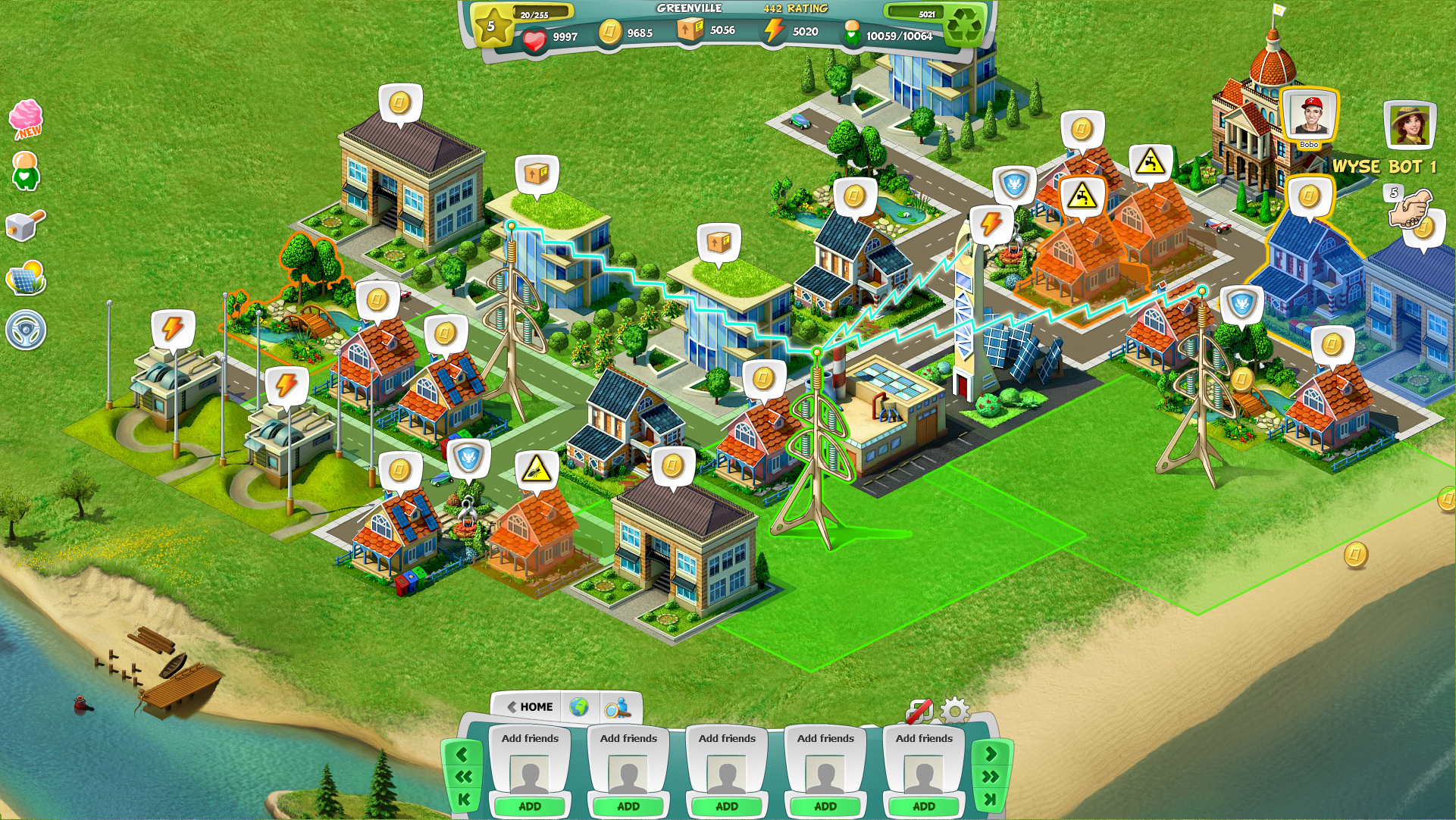This screenshot has width=1456, height=820.
Task: Jump to the first friends page
Action: pos(463,799)
